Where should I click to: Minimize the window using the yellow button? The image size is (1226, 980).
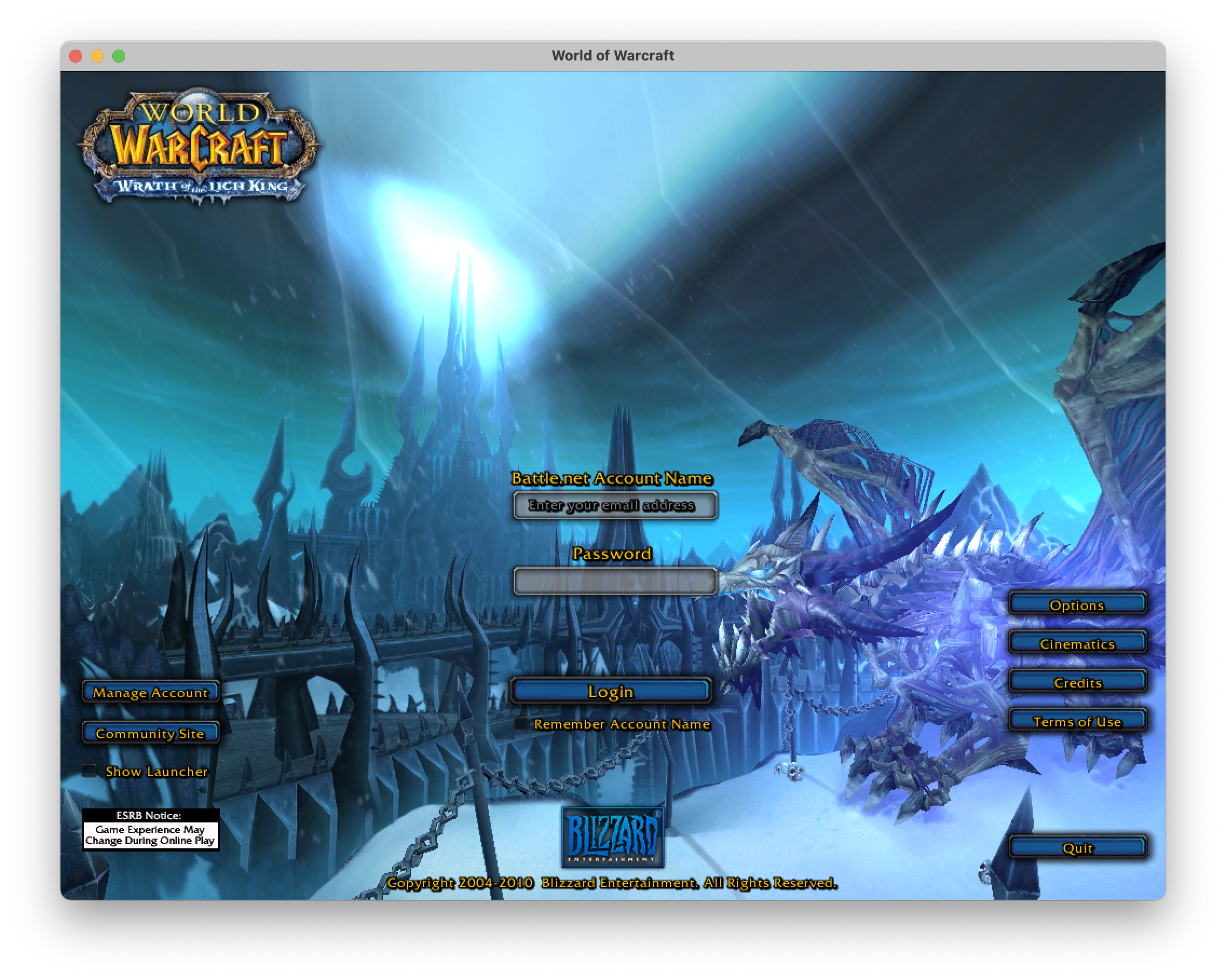tap(97, 56)
